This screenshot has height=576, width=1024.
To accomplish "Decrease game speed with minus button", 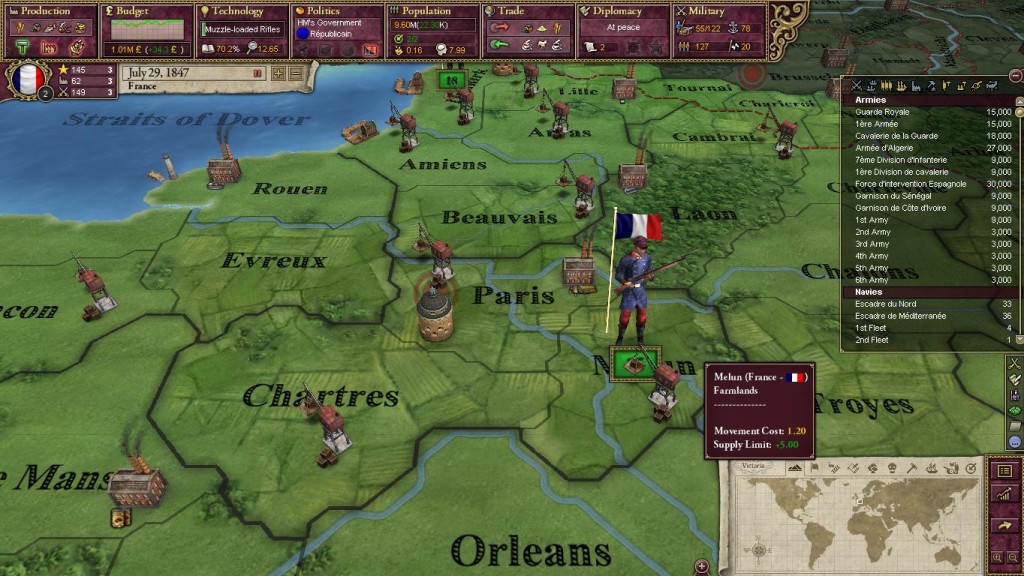I will pyautogui.click(x=295, y=73).
